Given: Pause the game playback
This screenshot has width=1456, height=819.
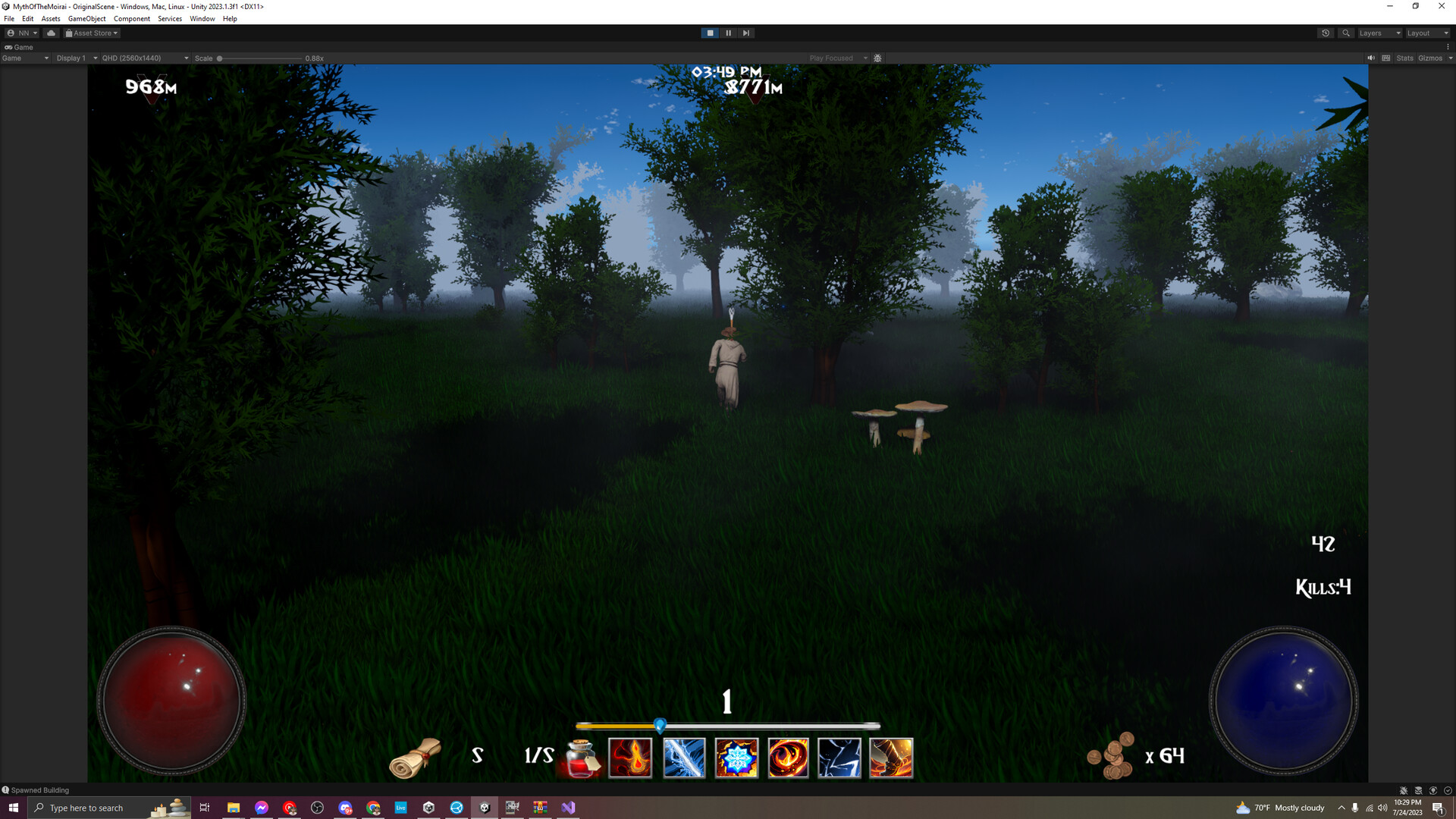Looking at the screenshot, I should (728, 33).
